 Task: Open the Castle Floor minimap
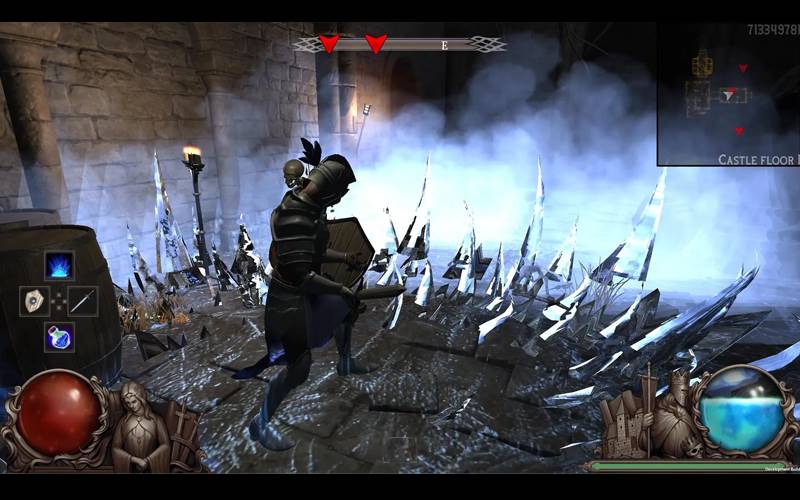(x=728, y=94)
